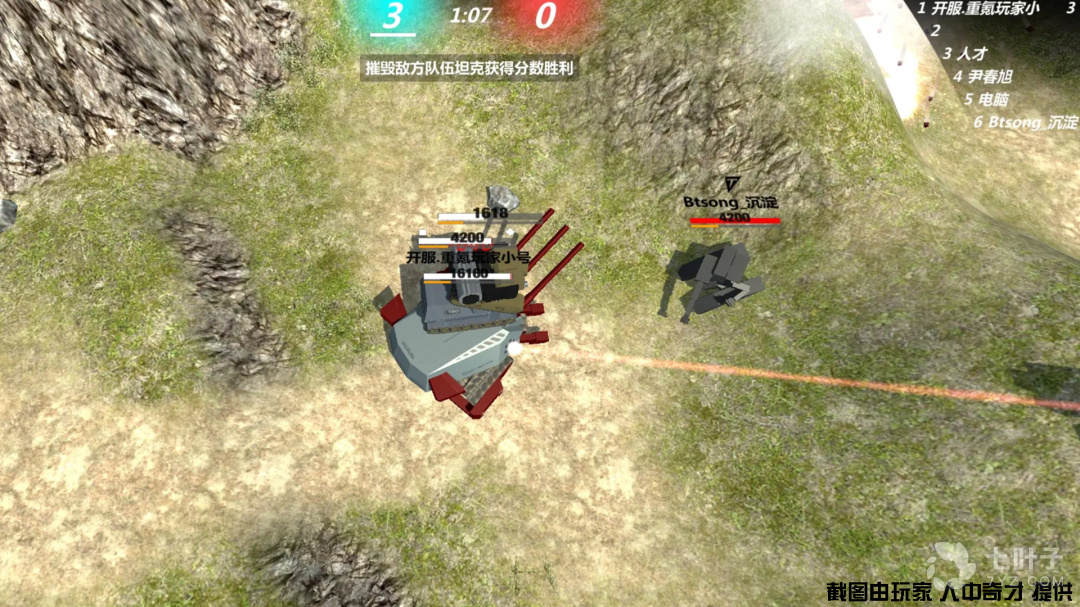The width and height of the screenshot is (1080, 607).
Task: Select player 人才 in the ranking list
Action: click(972, 53)
